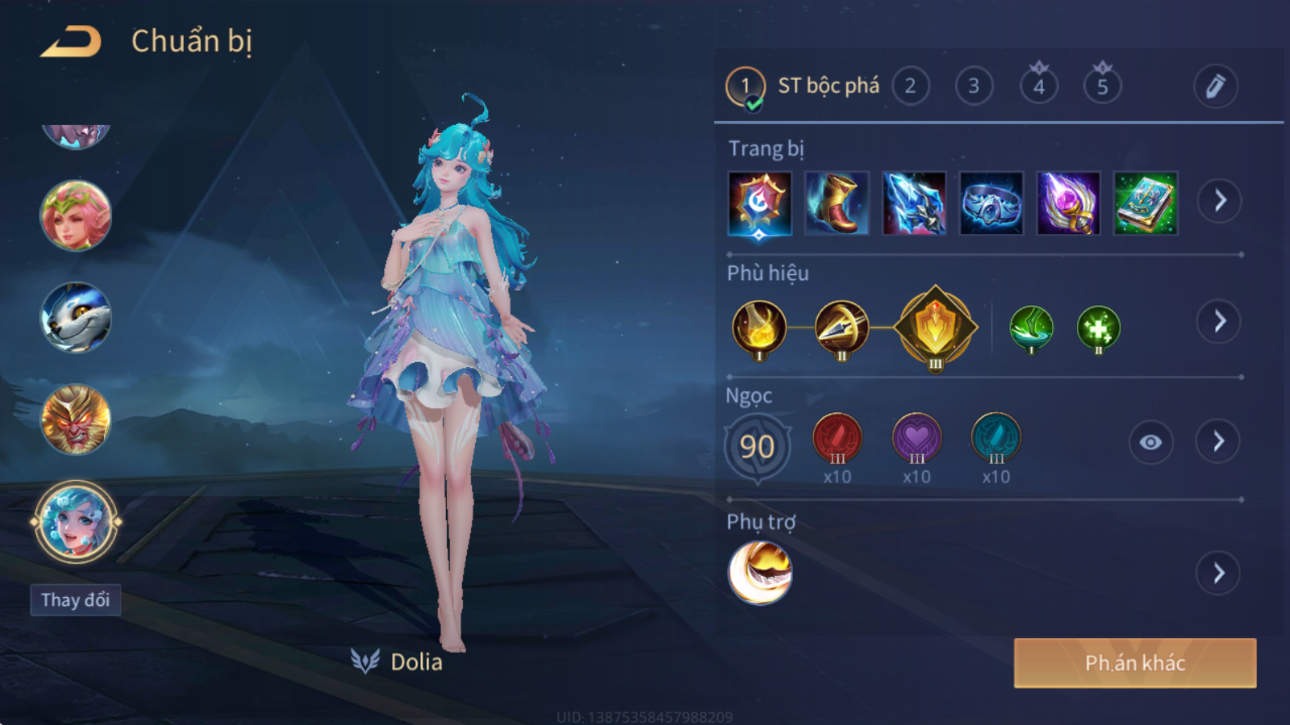Open the Trang bị equipment details arrow

point(1219,201)
